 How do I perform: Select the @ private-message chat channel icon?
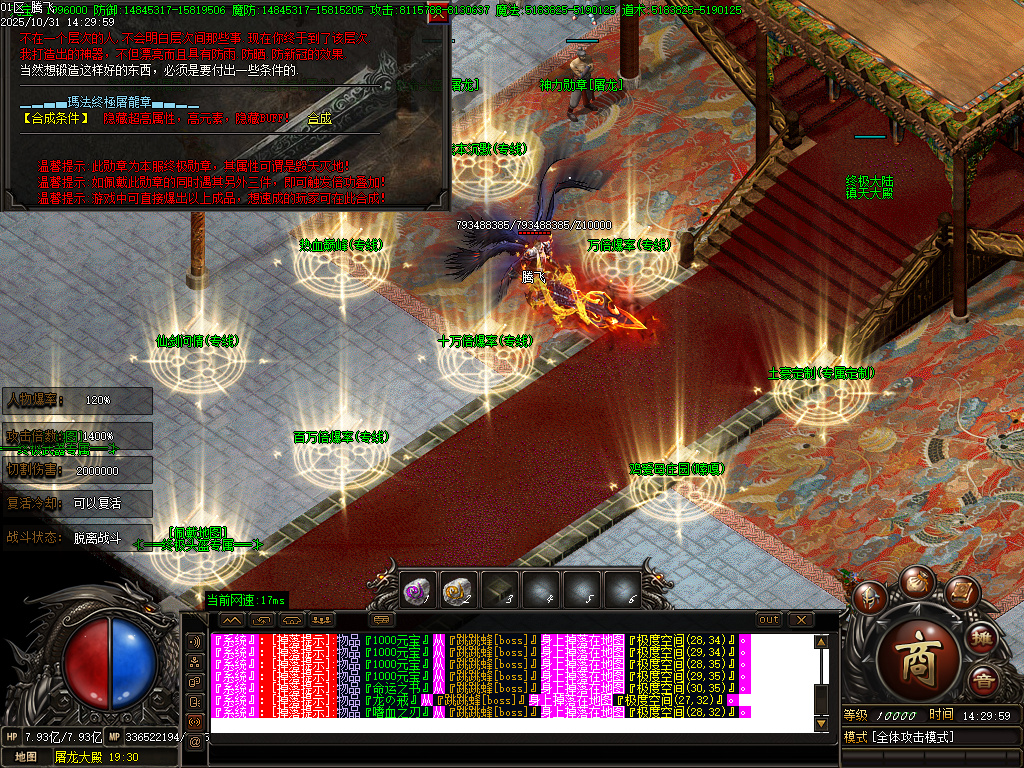point(194,741)
